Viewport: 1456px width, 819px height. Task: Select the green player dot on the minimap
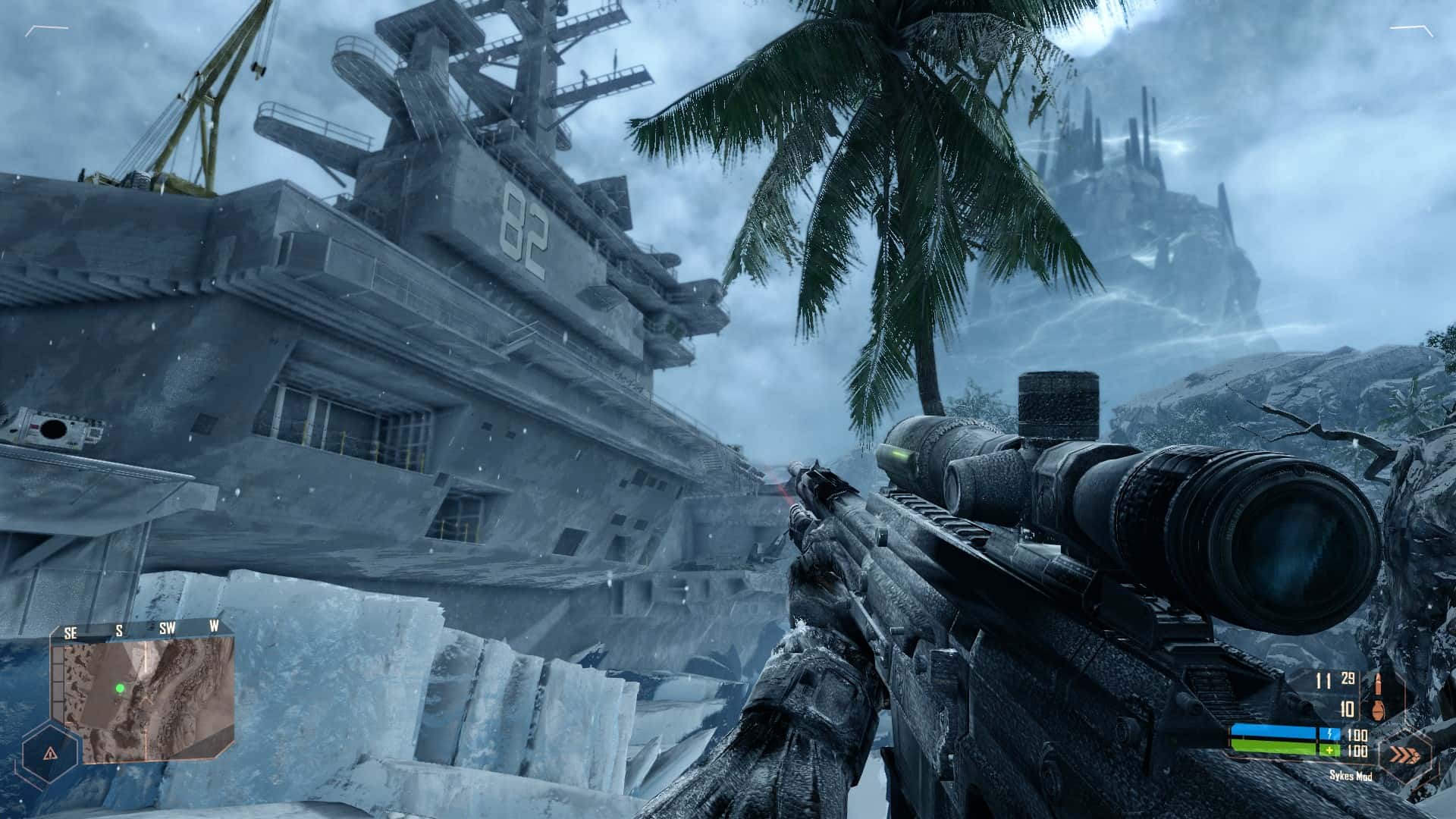(x=120, y=688)
